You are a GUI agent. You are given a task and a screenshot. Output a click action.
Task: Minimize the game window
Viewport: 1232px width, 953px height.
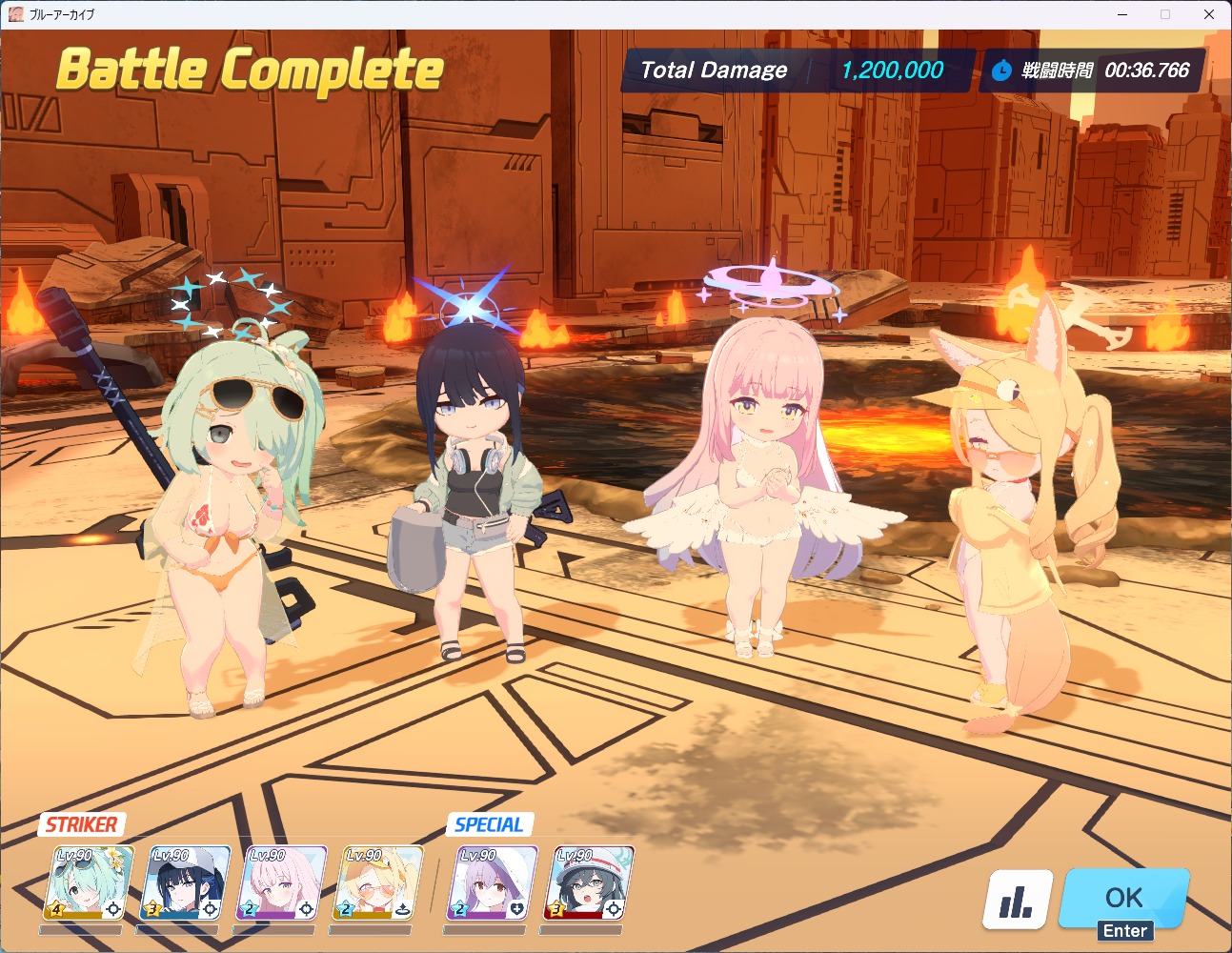pyautogui.click(x=1122, y=14)
